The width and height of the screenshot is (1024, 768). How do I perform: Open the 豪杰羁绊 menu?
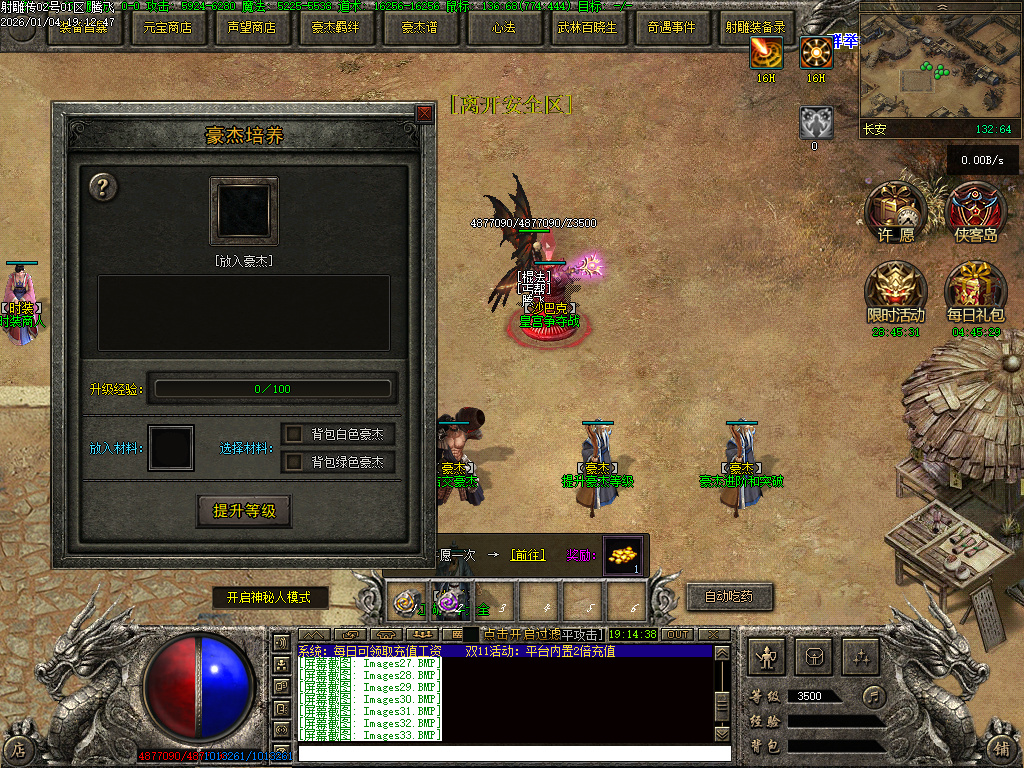pyautogui.click(x=336, y=28)
